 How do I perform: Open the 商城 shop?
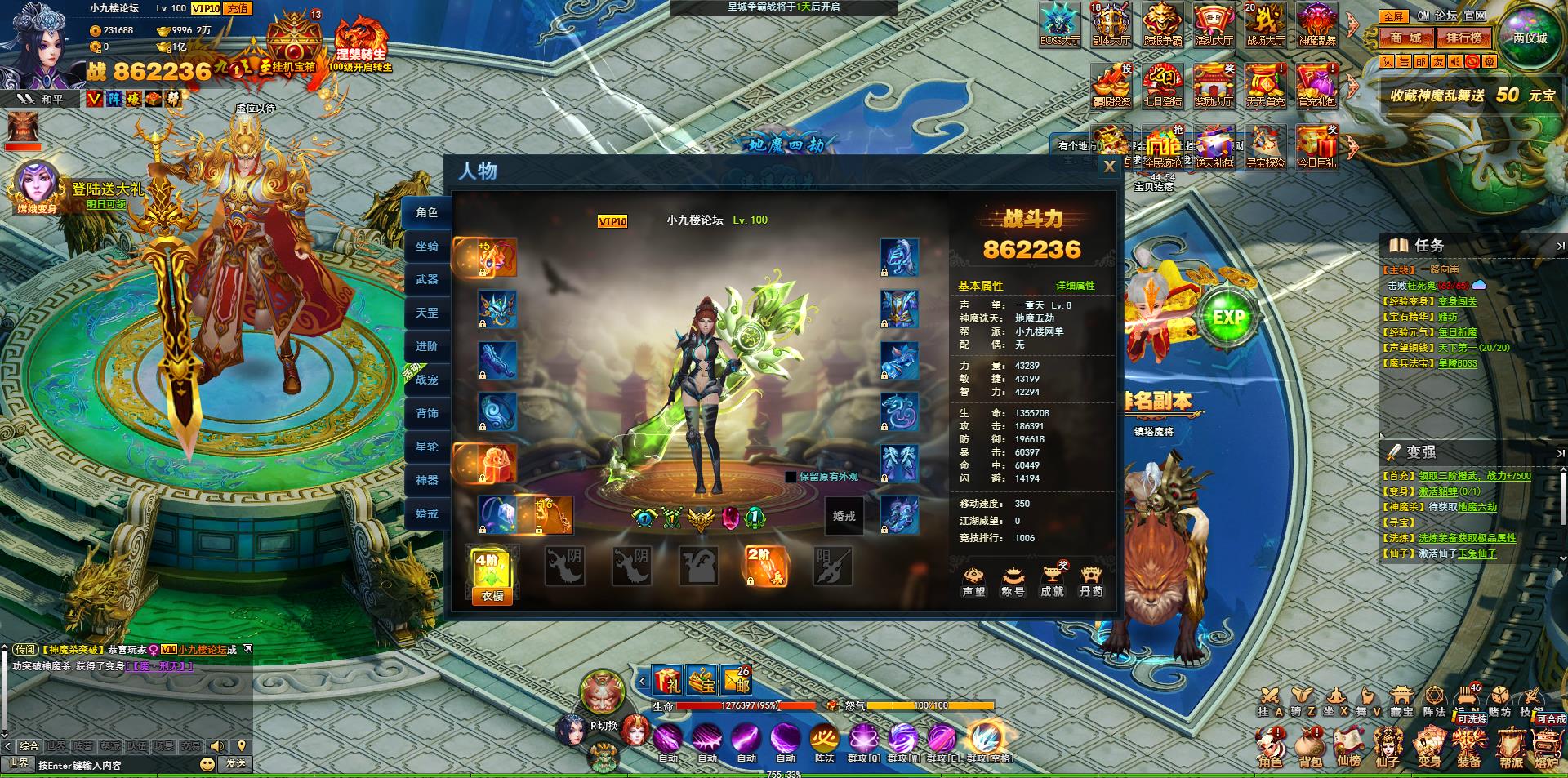pos(1406,38)
